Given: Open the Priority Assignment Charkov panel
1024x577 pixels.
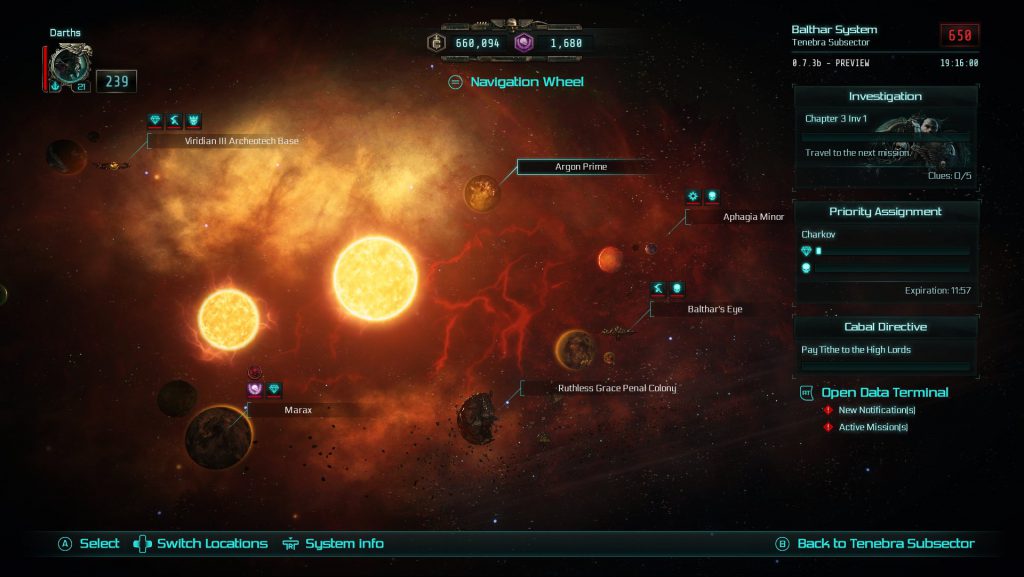Looking at the screenshot, I should (885, 252).
